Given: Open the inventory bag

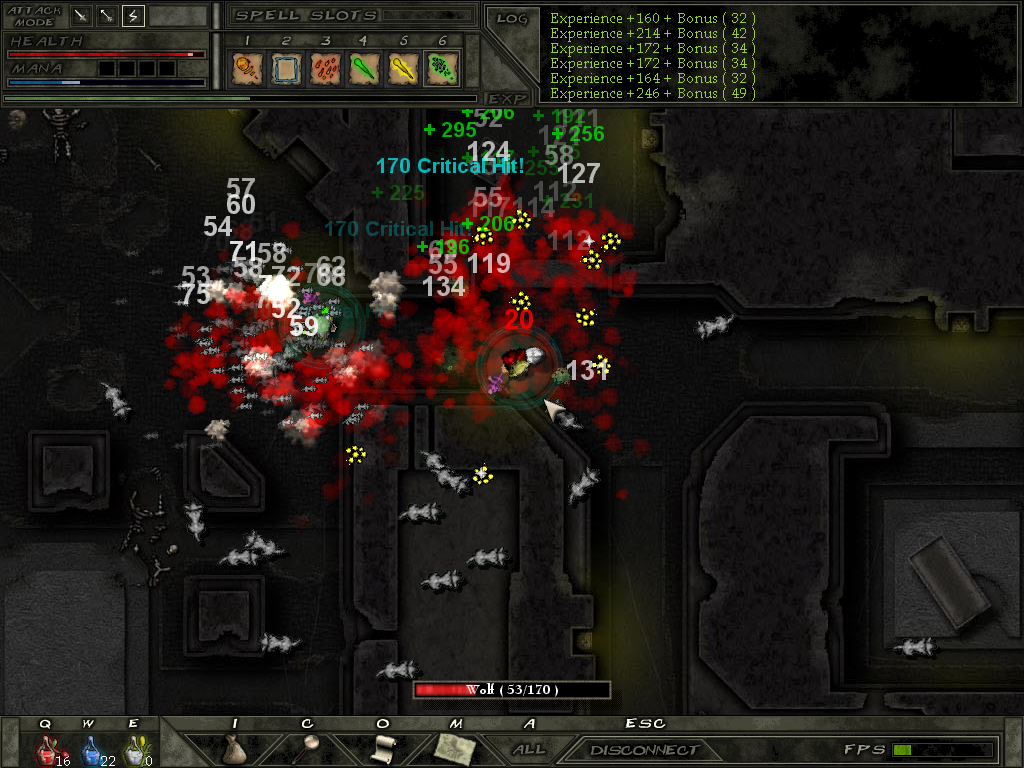Looking at the screenshot, I should pos(235,749).
